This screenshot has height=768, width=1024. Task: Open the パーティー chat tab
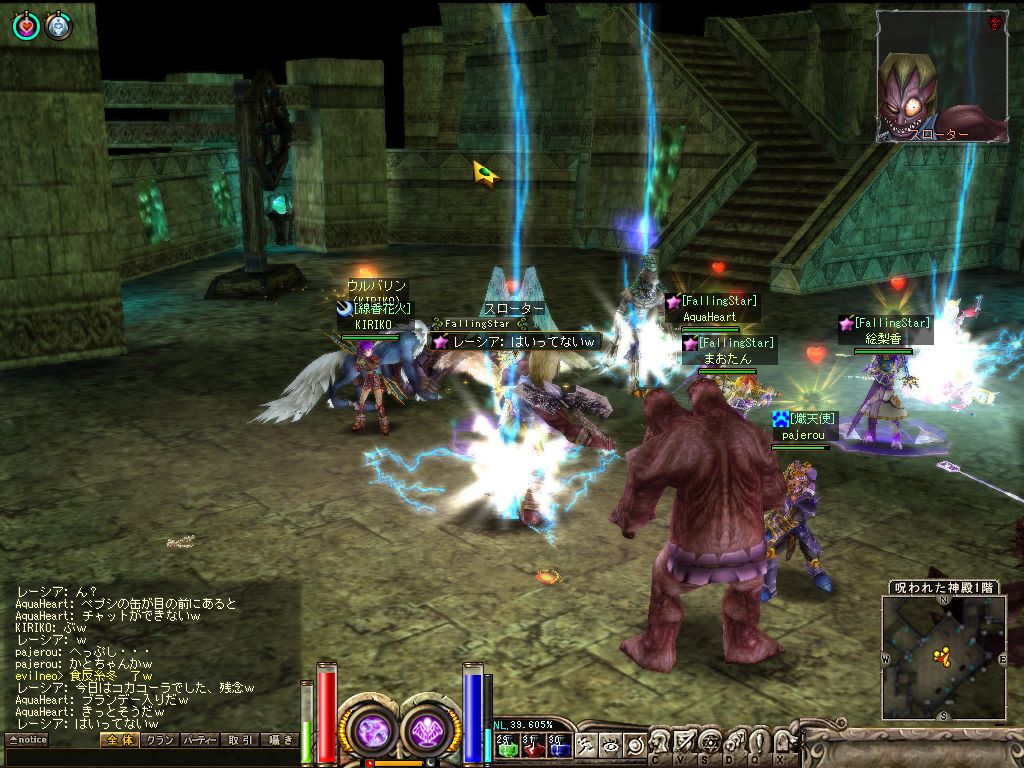click(200, 740)
